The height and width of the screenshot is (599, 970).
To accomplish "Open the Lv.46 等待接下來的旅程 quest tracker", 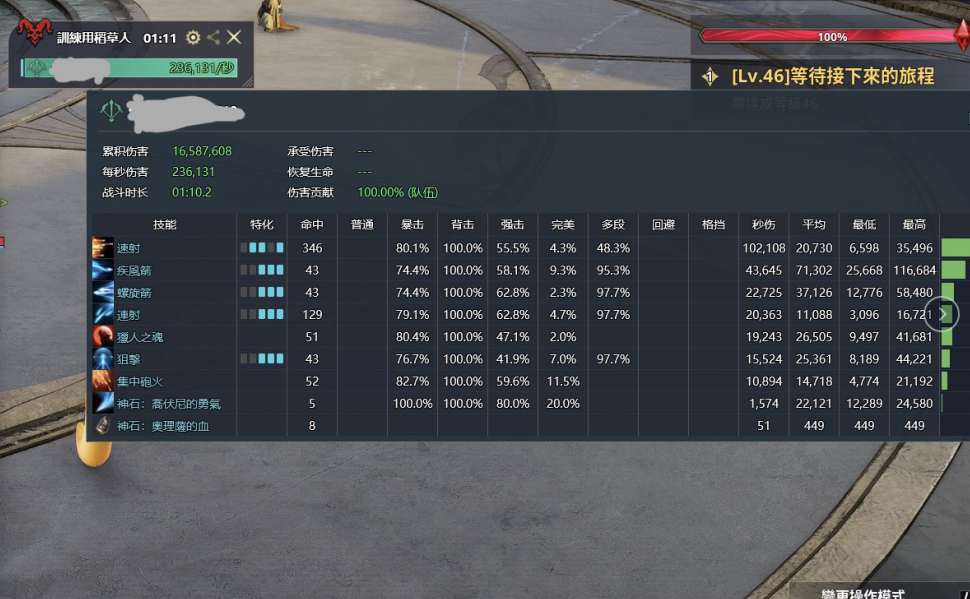I will 832,76.
